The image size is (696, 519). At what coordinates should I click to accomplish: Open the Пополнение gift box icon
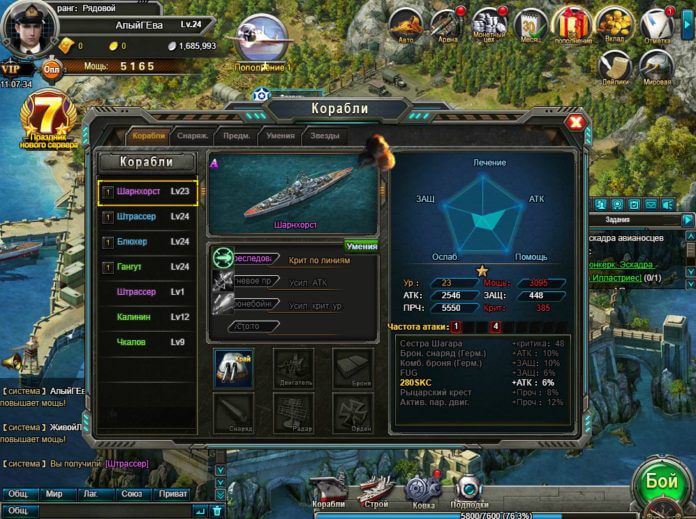point(573,22)
